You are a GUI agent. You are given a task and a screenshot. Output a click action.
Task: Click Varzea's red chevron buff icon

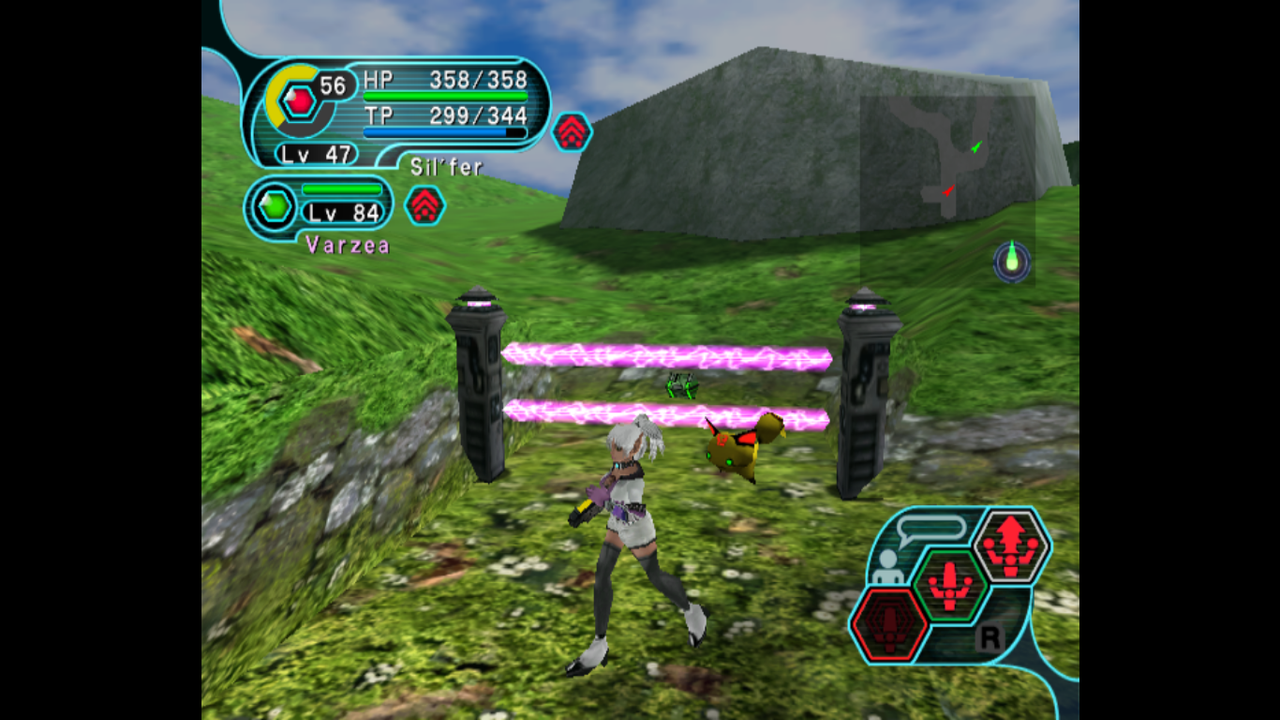click(x=425, y=205)
